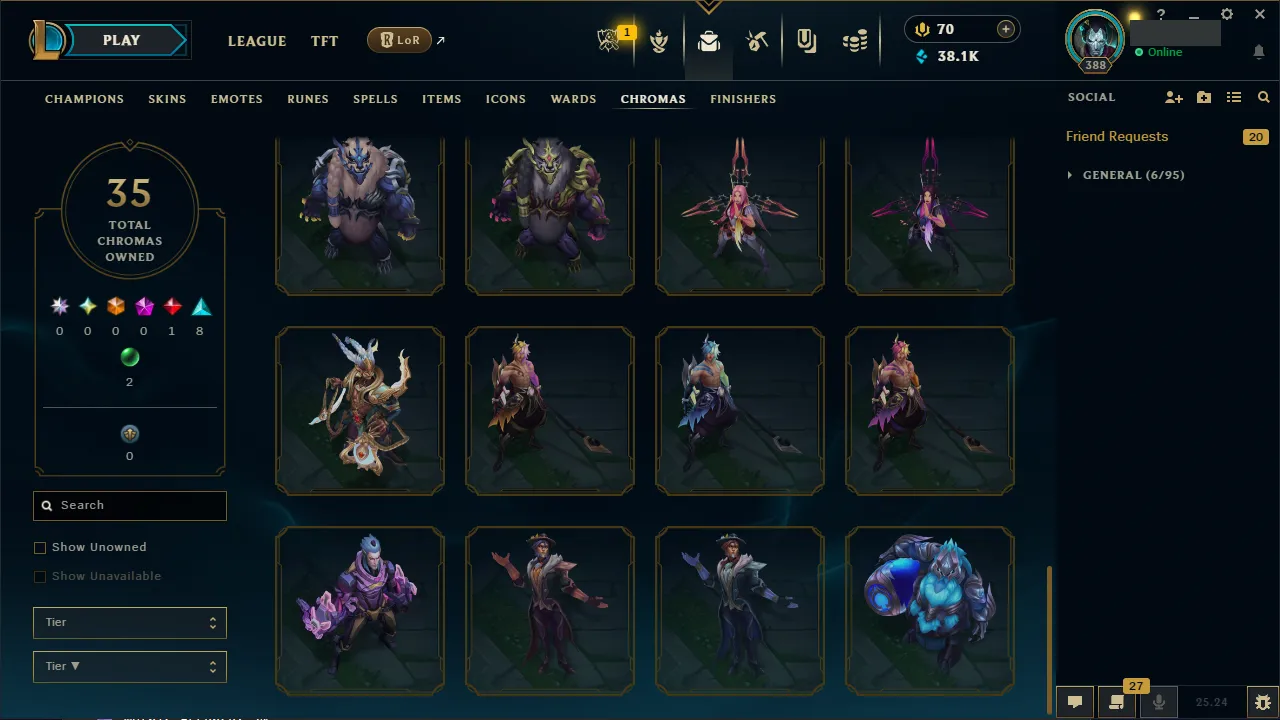
Task: Open the Clash trophy page
Action: click(x=659, y=40)
